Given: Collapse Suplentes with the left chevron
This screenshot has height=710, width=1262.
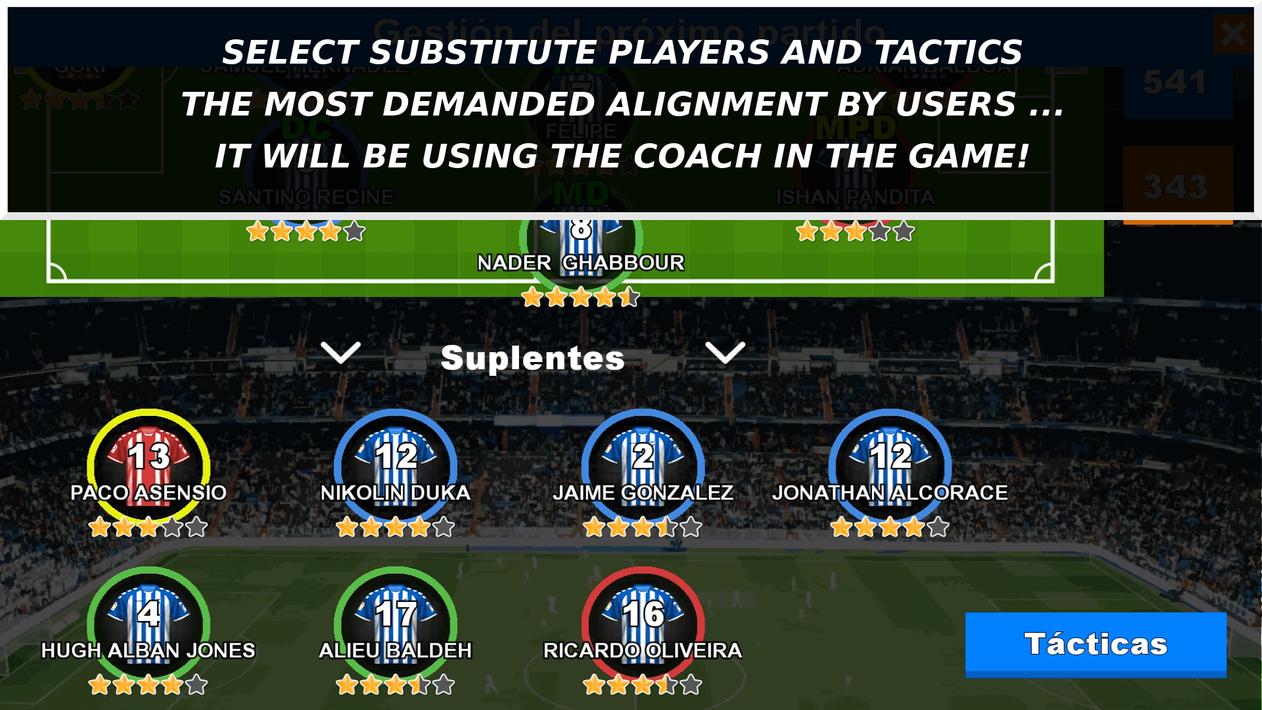Looking at the screenshot, I should pos(341,353).
